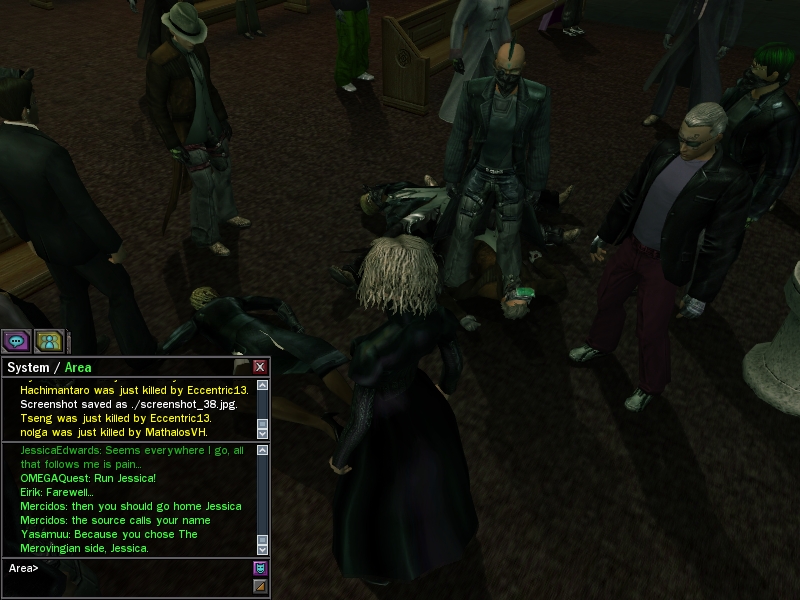
Task: Click the Area chat scroll-up arrow
Action: 262,451
